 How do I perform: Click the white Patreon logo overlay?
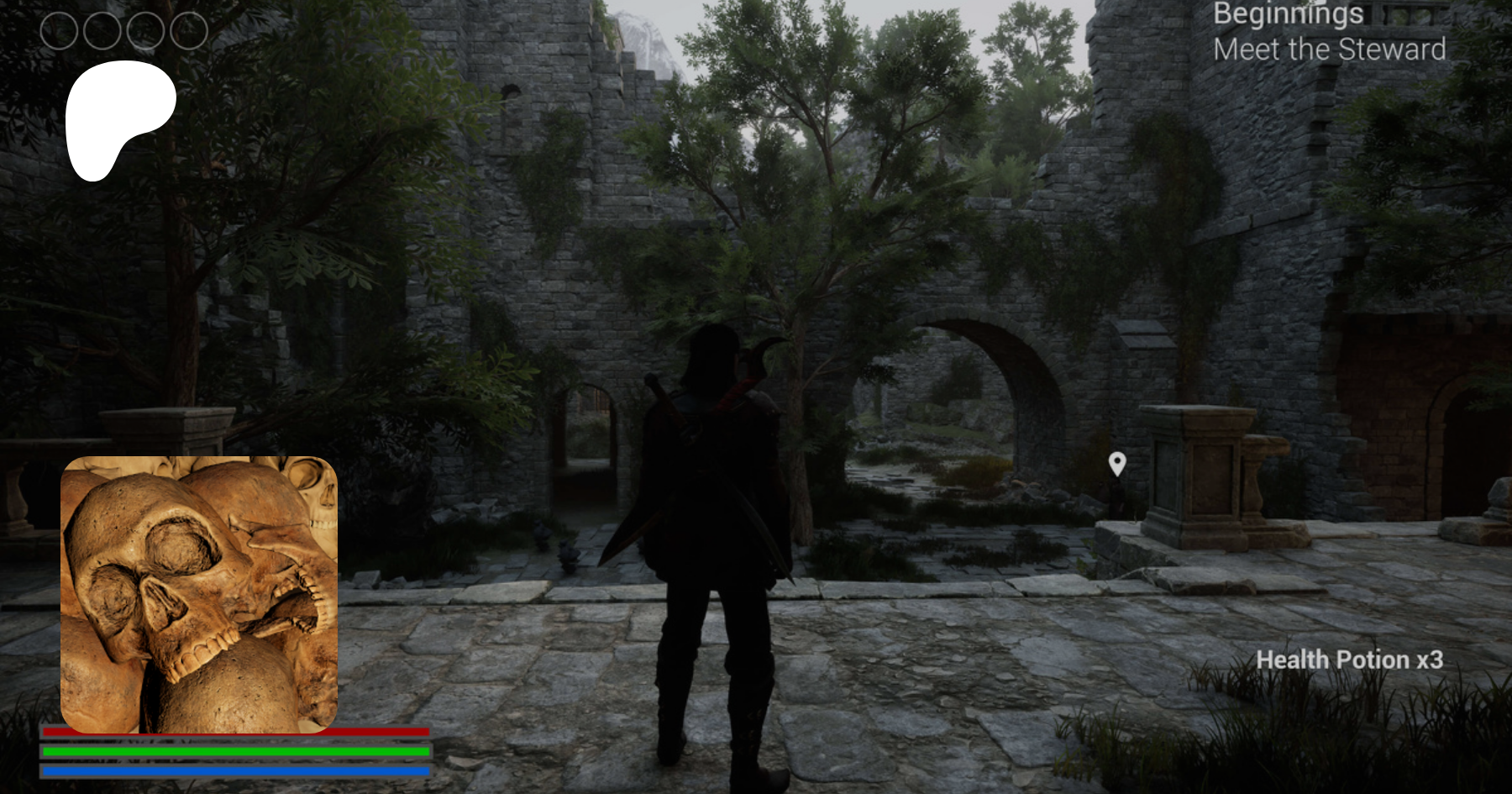coord(118,118)
